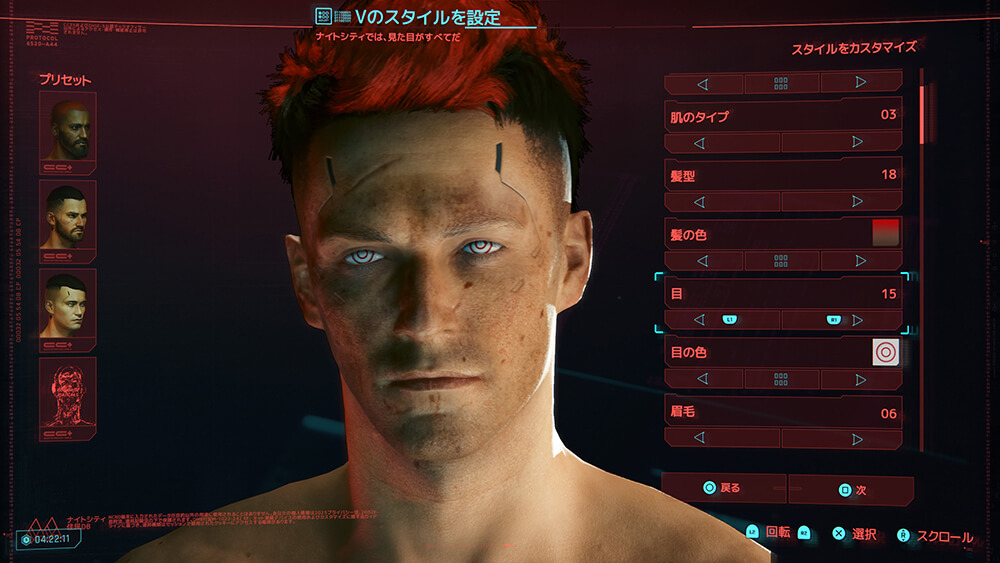Open the 目の色 eye color swatch
The height and width of the screenshot is (563, 1000).
click(886, 352)
